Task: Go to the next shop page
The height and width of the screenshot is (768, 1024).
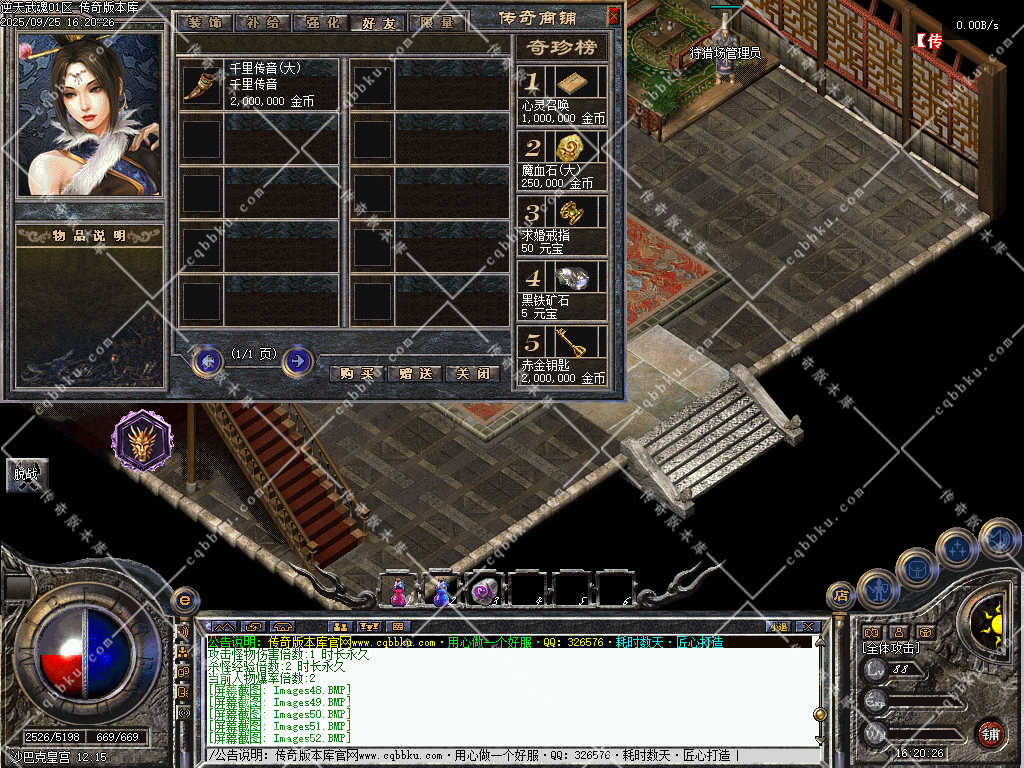Action: pyautogui.click(x=297, y=360)
